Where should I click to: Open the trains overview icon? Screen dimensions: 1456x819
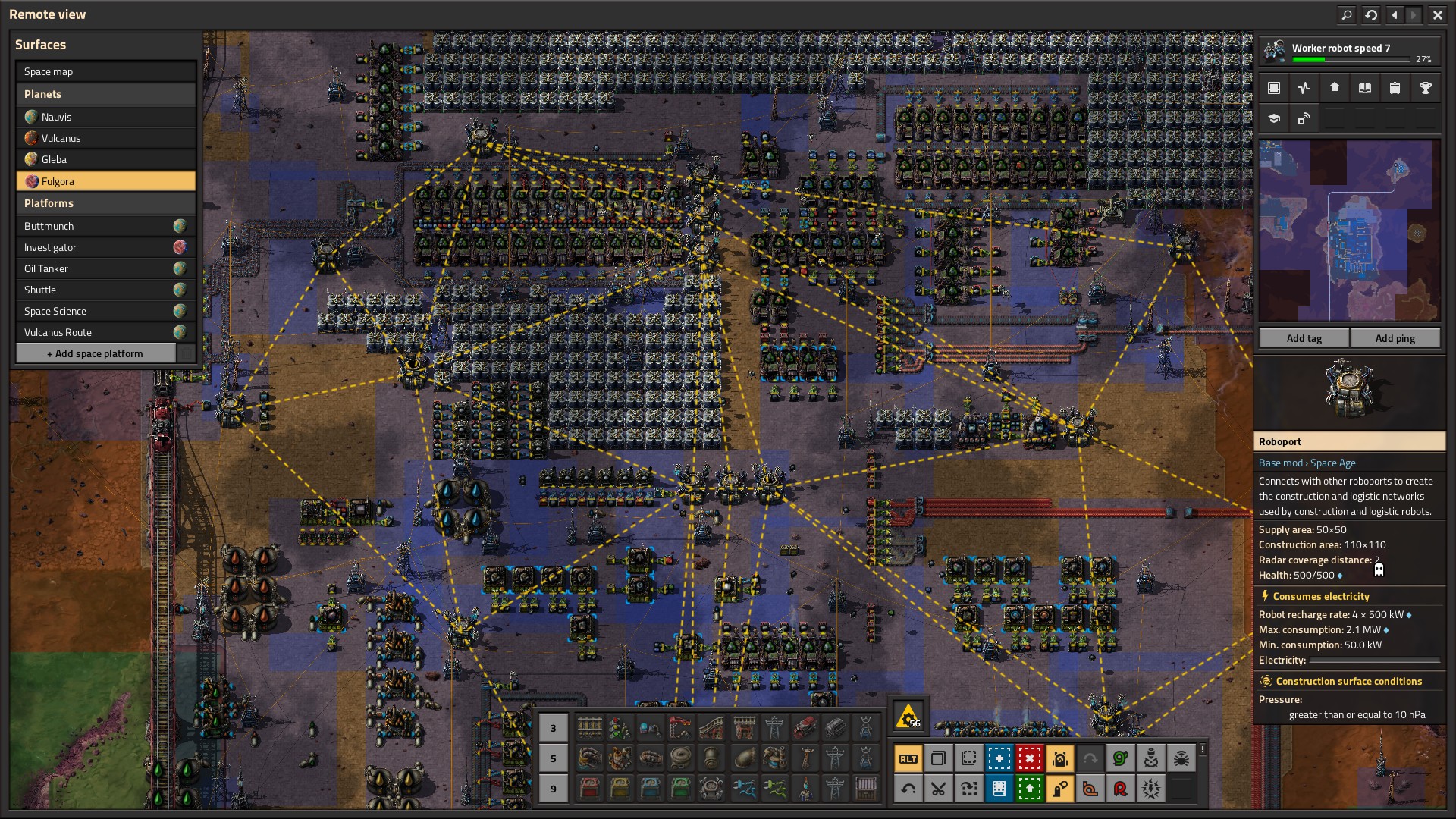tap(1395, 88)
